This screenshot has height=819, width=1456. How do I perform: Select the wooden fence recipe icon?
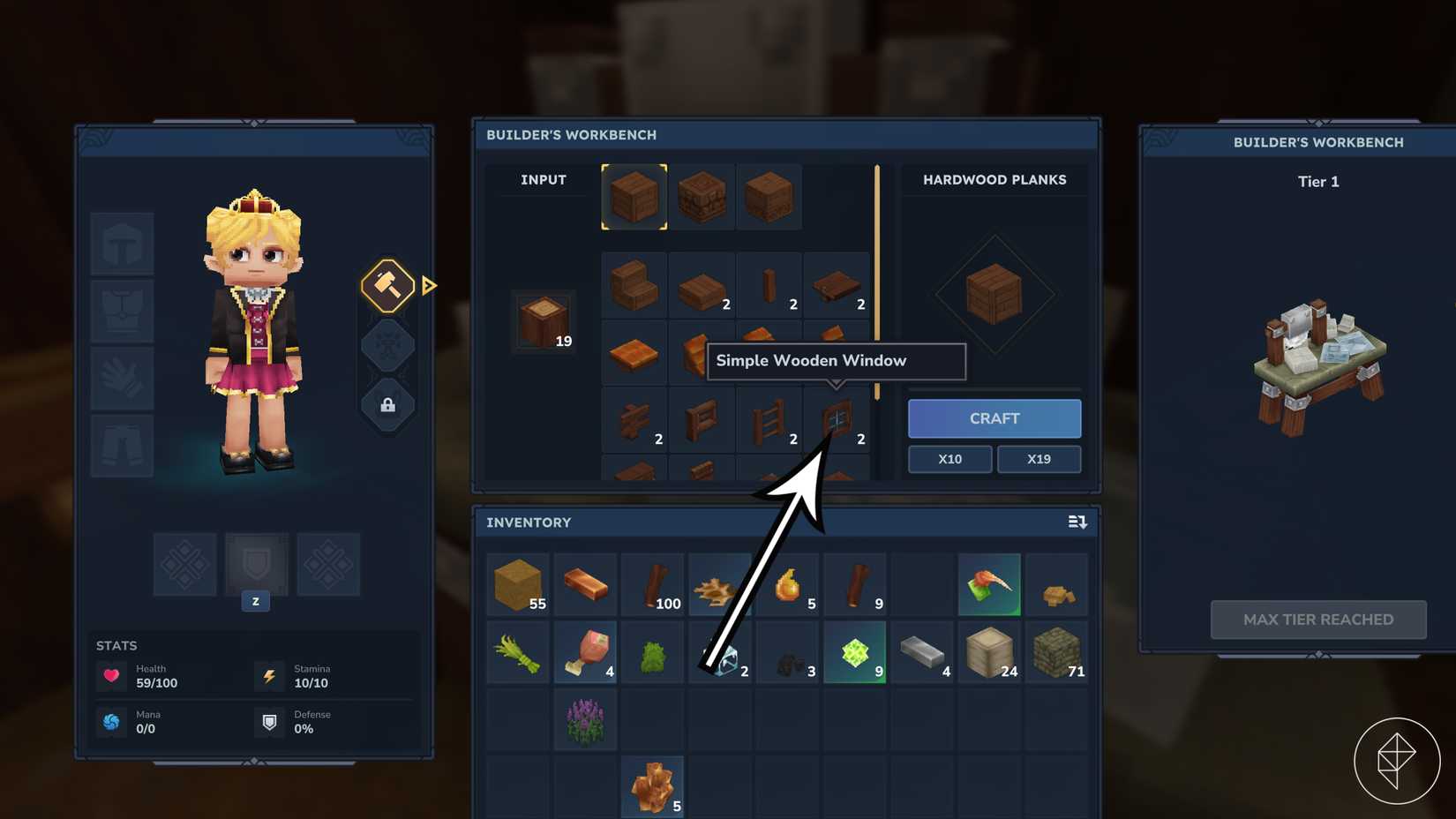(634, 420)
